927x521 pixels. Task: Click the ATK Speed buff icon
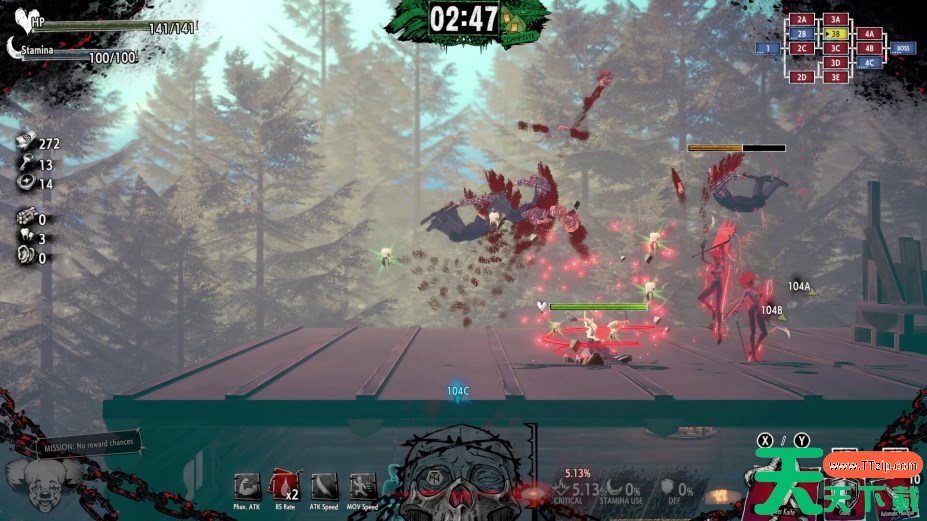tap(324, 486)
